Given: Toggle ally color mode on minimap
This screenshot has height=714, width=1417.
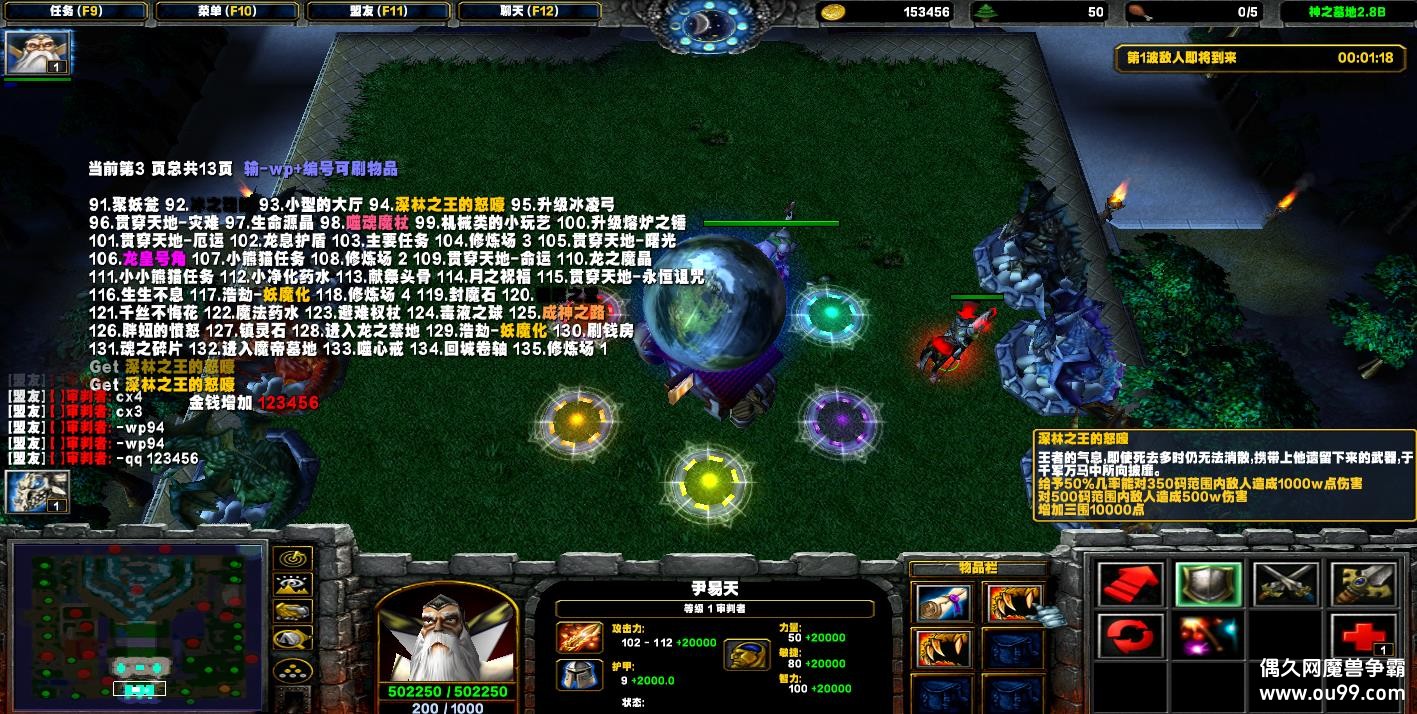Looking at the screenshot, I should tap(293, 612).
